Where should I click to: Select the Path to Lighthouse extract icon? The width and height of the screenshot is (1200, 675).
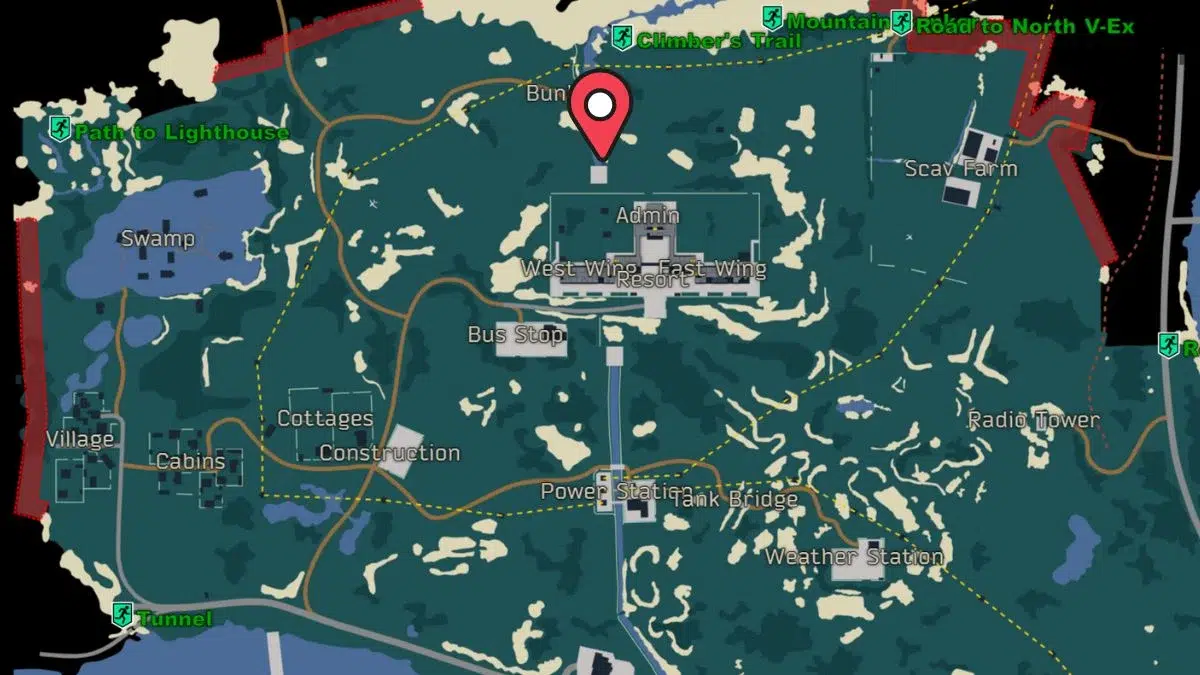coord(60,128)
